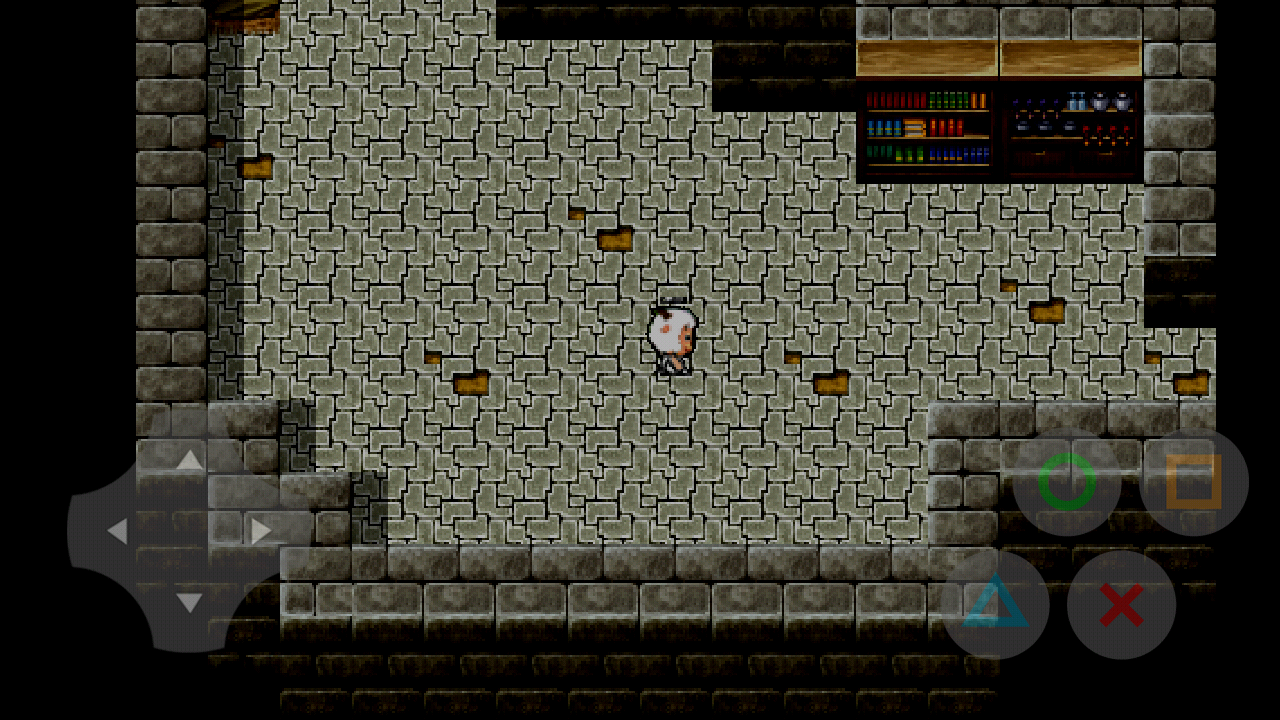Screen dimensions: 1280x720
Task: Tap the green circle touch button
Action: [1066, 482]
